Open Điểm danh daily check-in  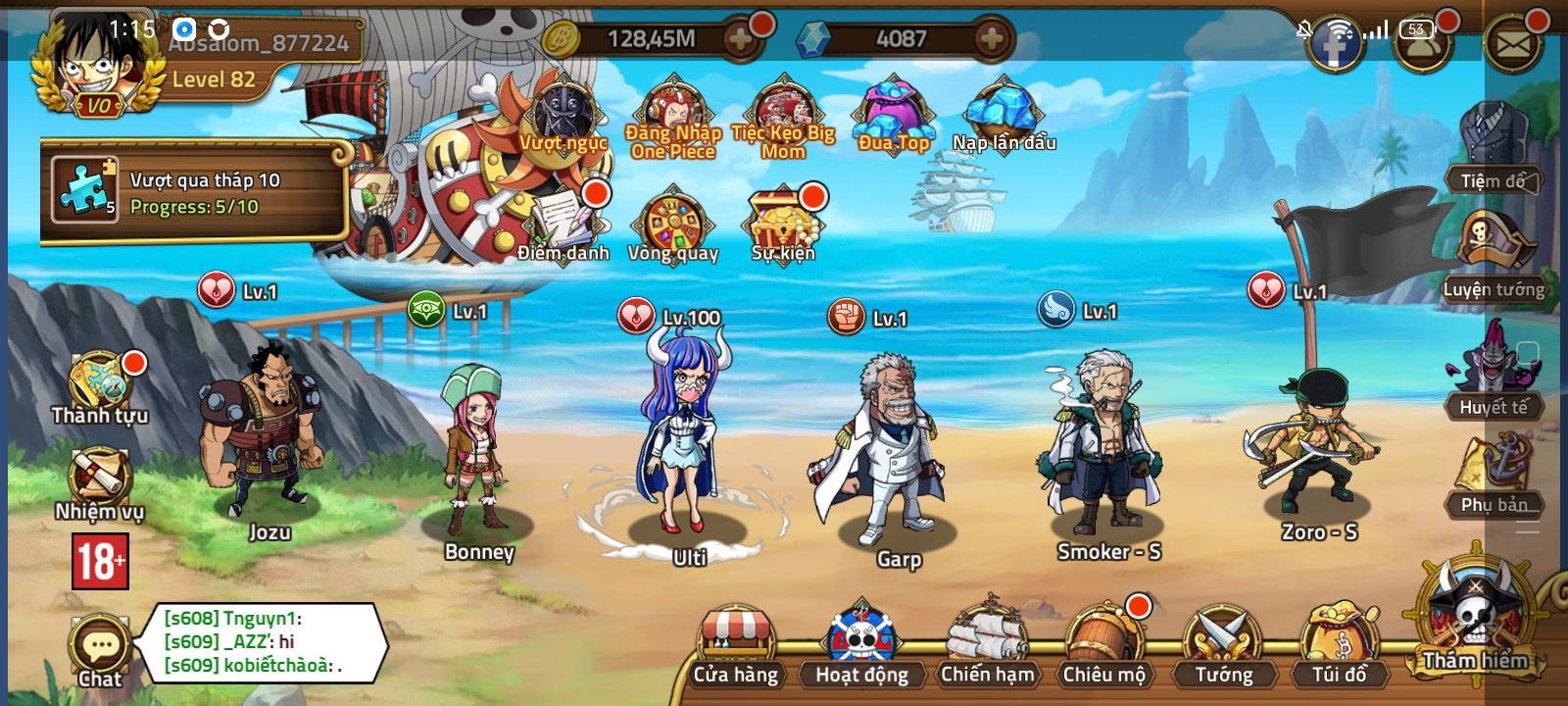click(563, 221)
